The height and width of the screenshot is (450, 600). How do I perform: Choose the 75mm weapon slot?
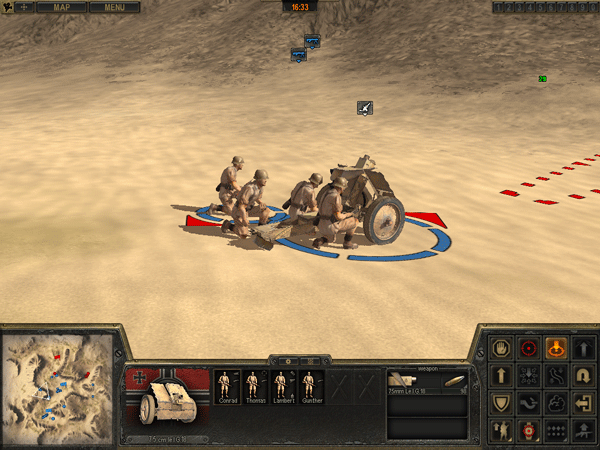[x=427, y=385]
